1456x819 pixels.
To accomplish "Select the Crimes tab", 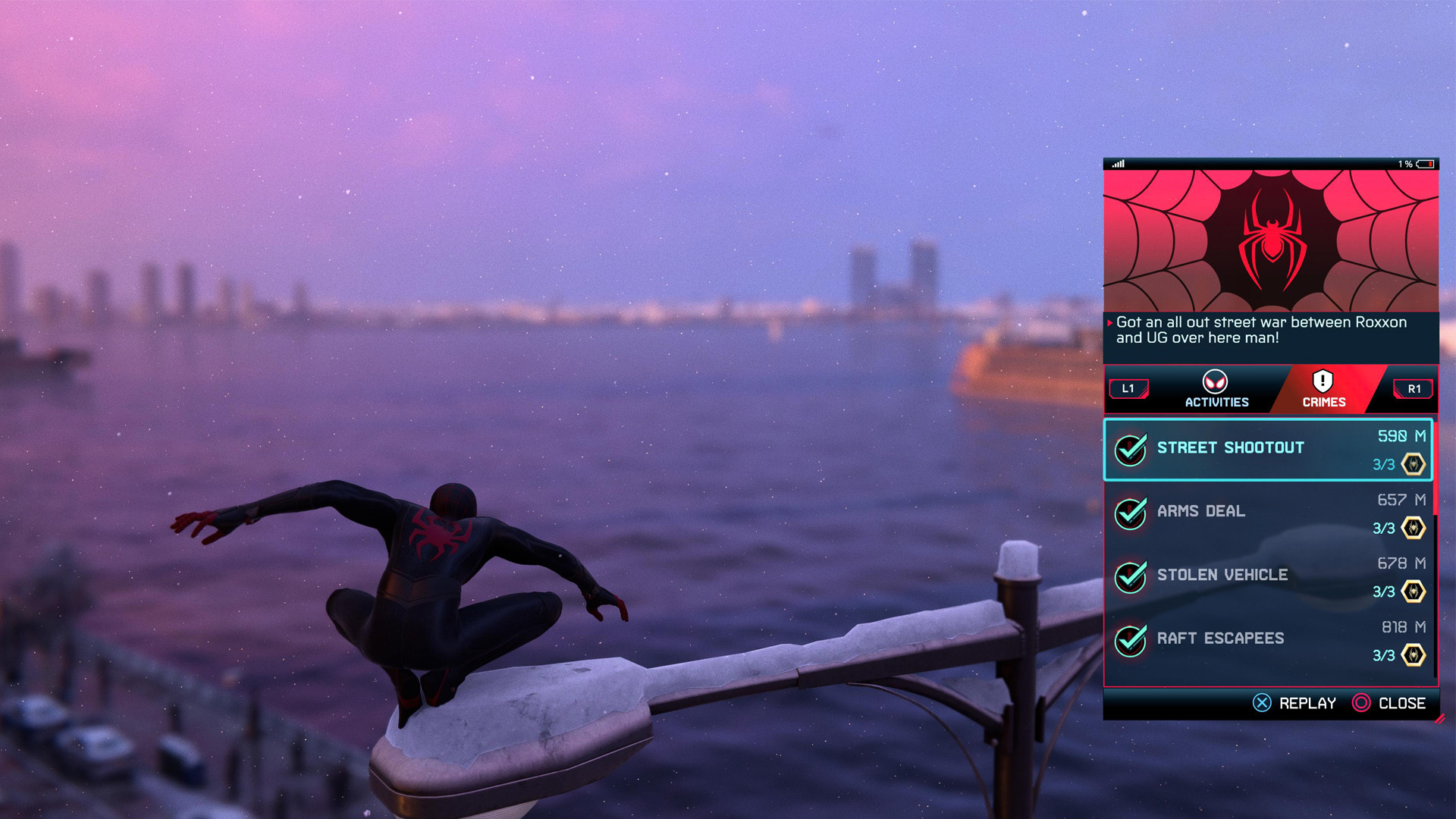I will click(x=1323, y=389).
